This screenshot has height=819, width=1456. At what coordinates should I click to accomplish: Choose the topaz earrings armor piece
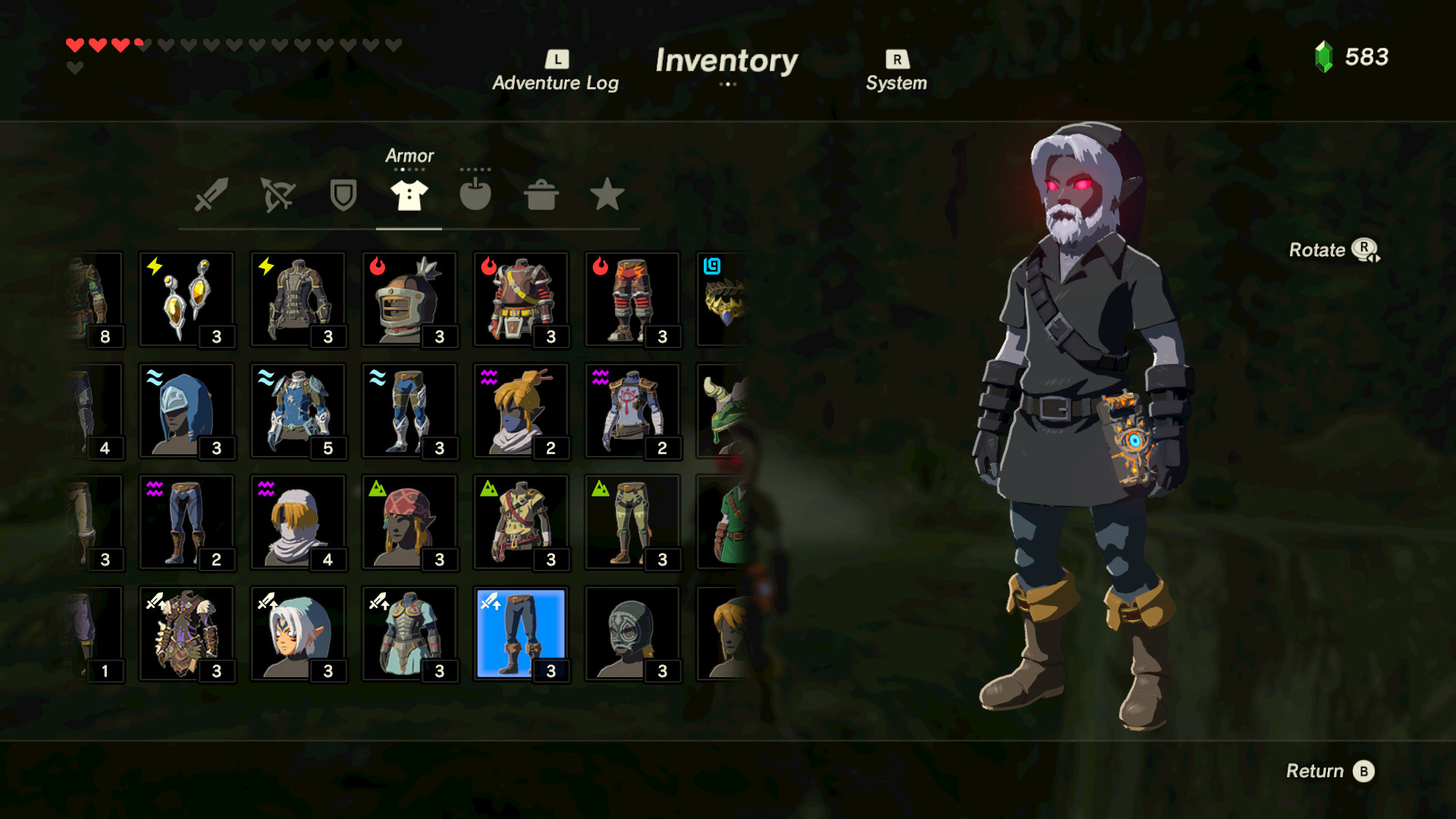point(187,300)
